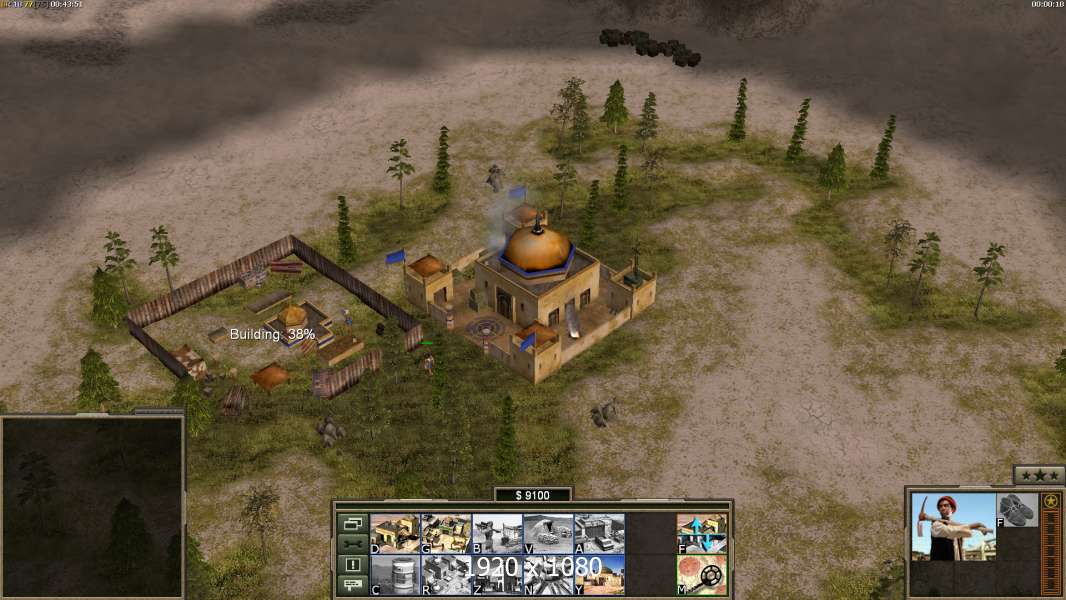Viewport: 1066px width, 600px height.
Task: Click the minimap panel
Action: (92, 507)
